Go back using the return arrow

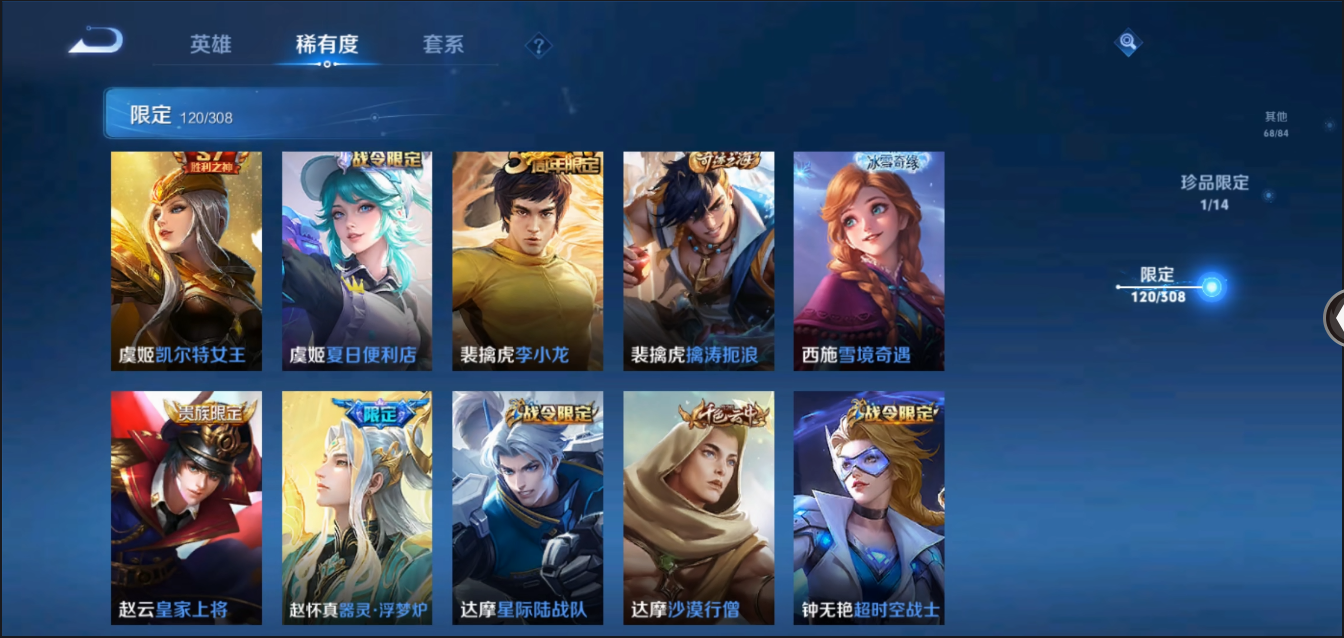pos(96,42)
